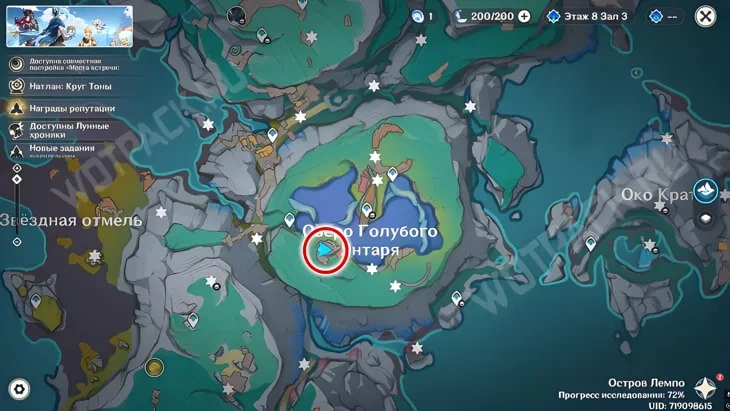Toggle the map layers button
The width and height of the screenshot is (730, 411).
[x=706, y=219]
